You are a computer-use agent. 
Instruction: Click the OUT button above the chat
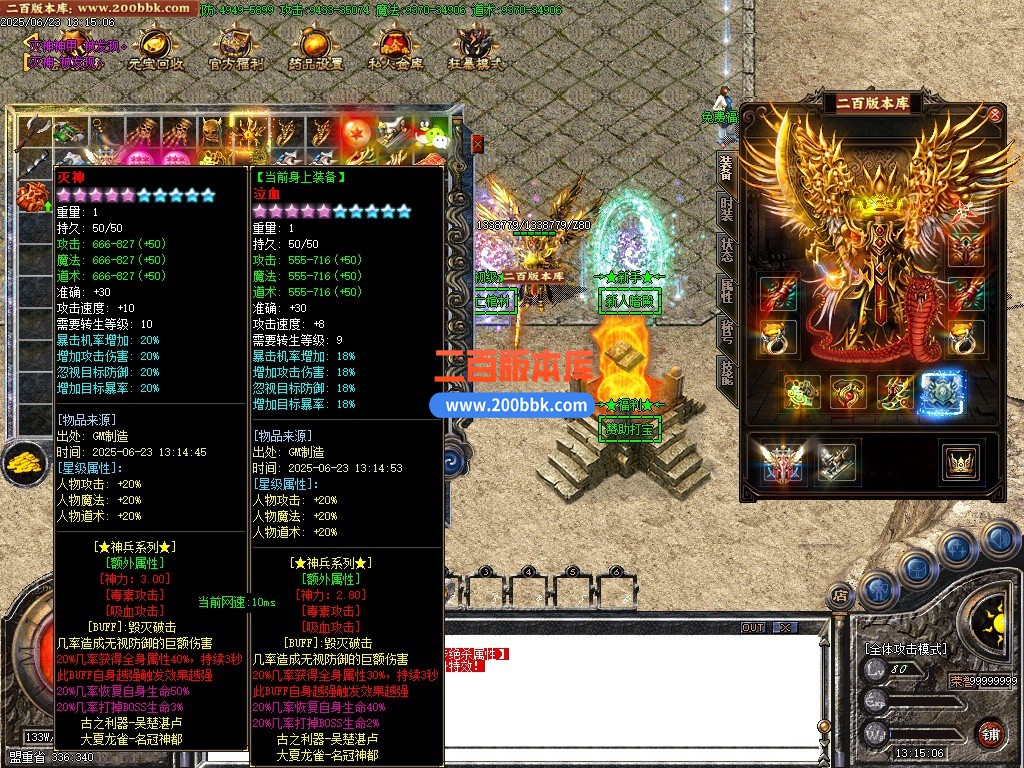(x=753, y=628)
